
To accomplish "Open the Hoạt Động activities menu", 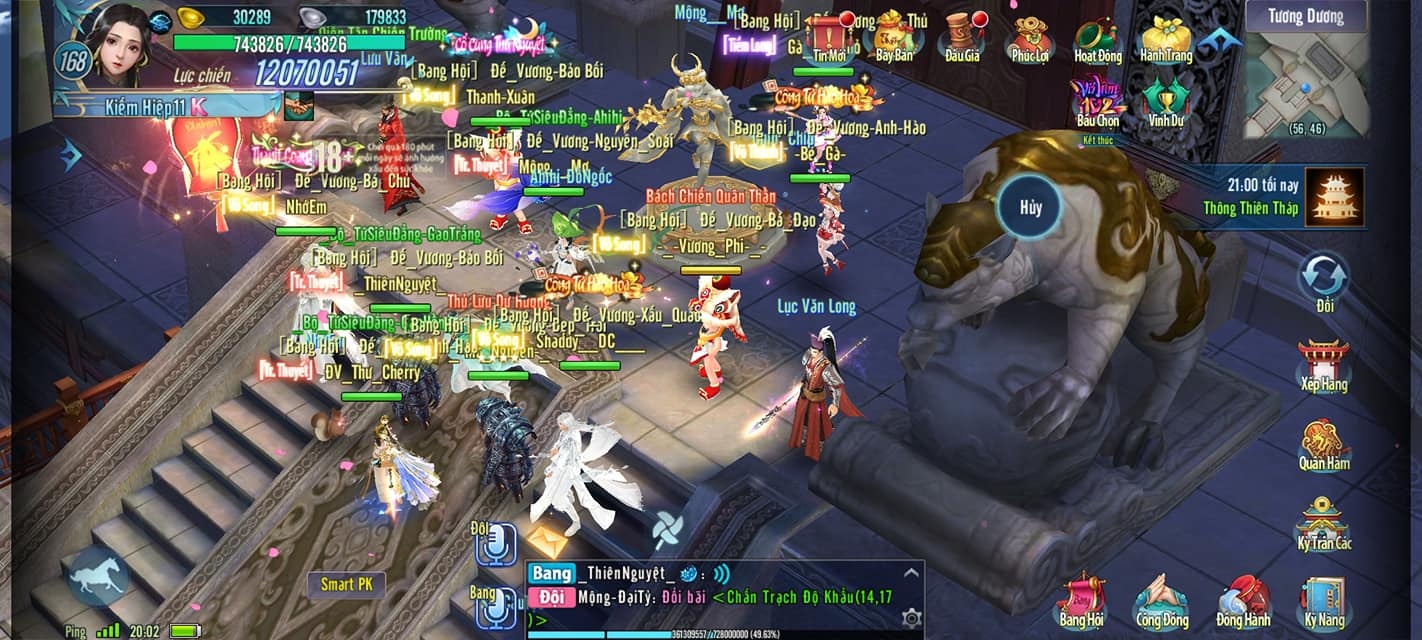I will click(1098, 38).
